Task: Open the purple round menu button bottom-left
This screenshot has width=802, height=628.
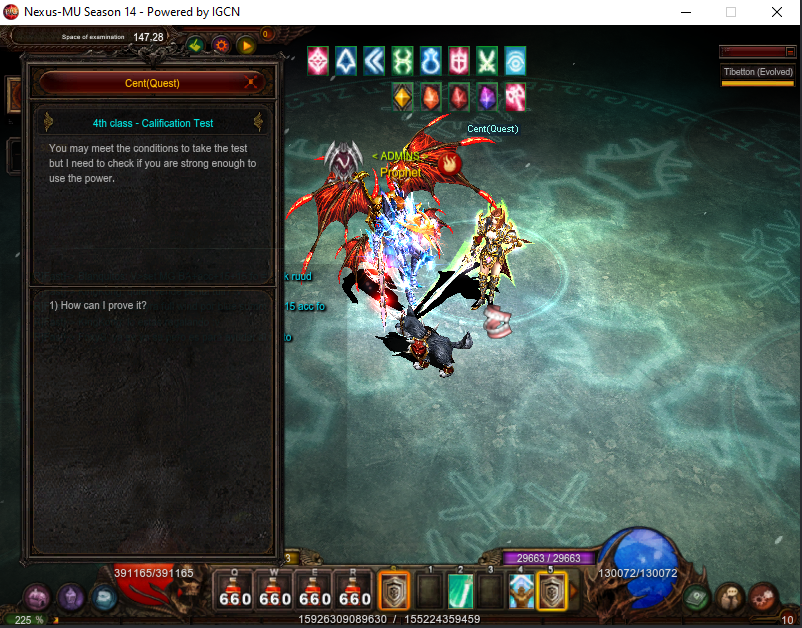Action: [71, 598]
